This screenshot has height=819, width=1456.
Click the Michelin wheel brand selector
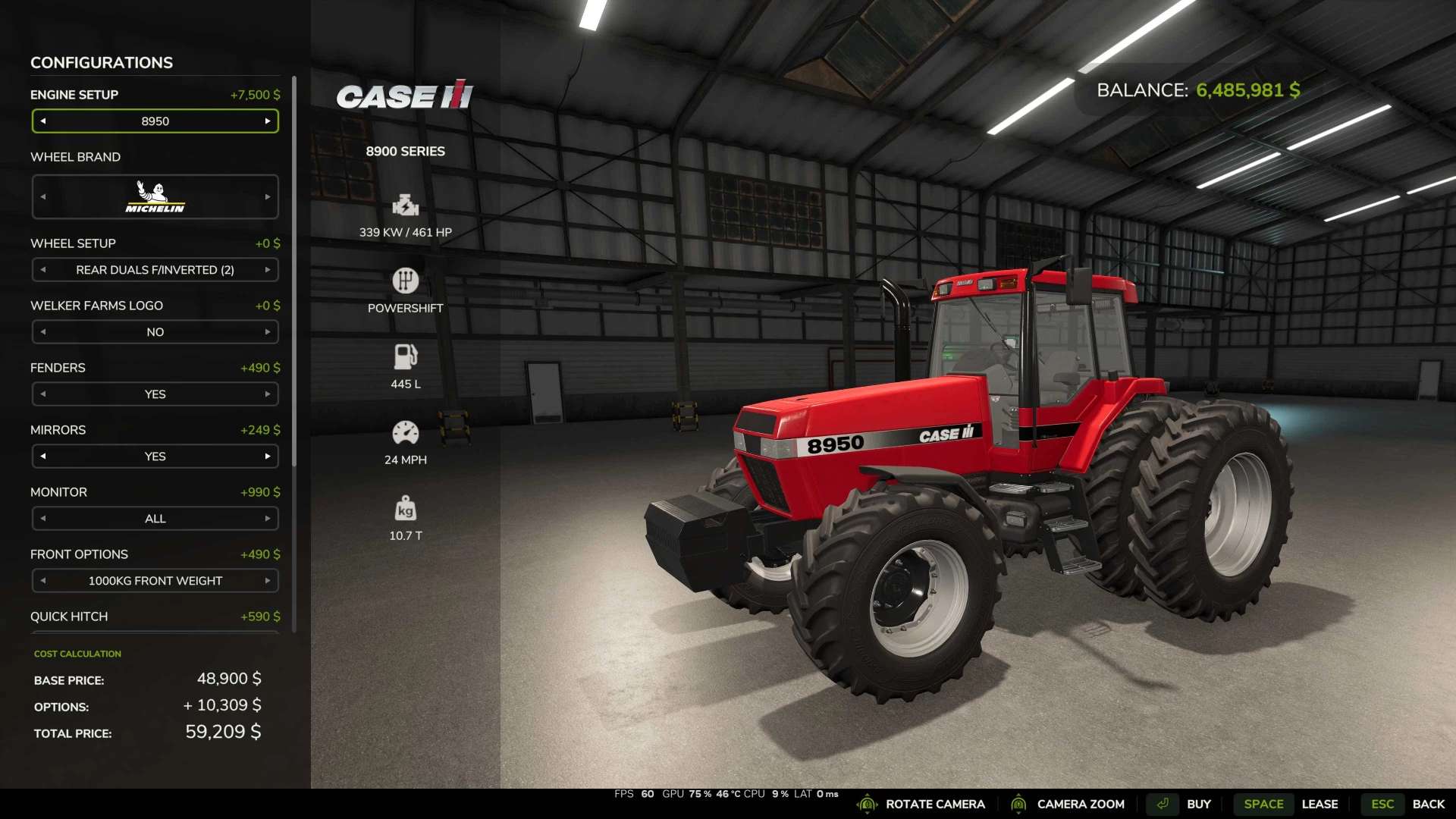coord(155,197)
